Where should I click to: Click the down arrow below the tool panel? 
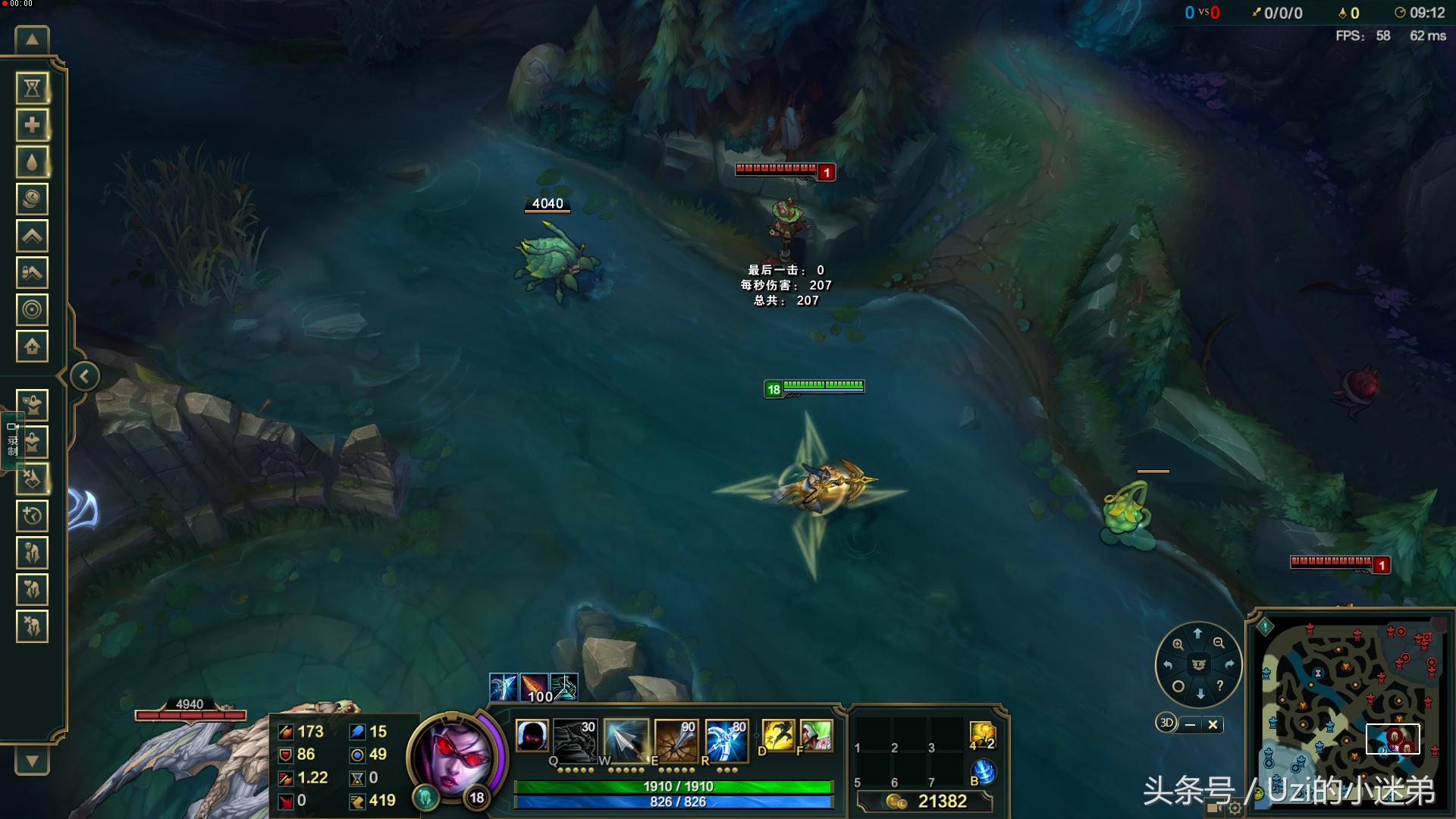point(32,761)
